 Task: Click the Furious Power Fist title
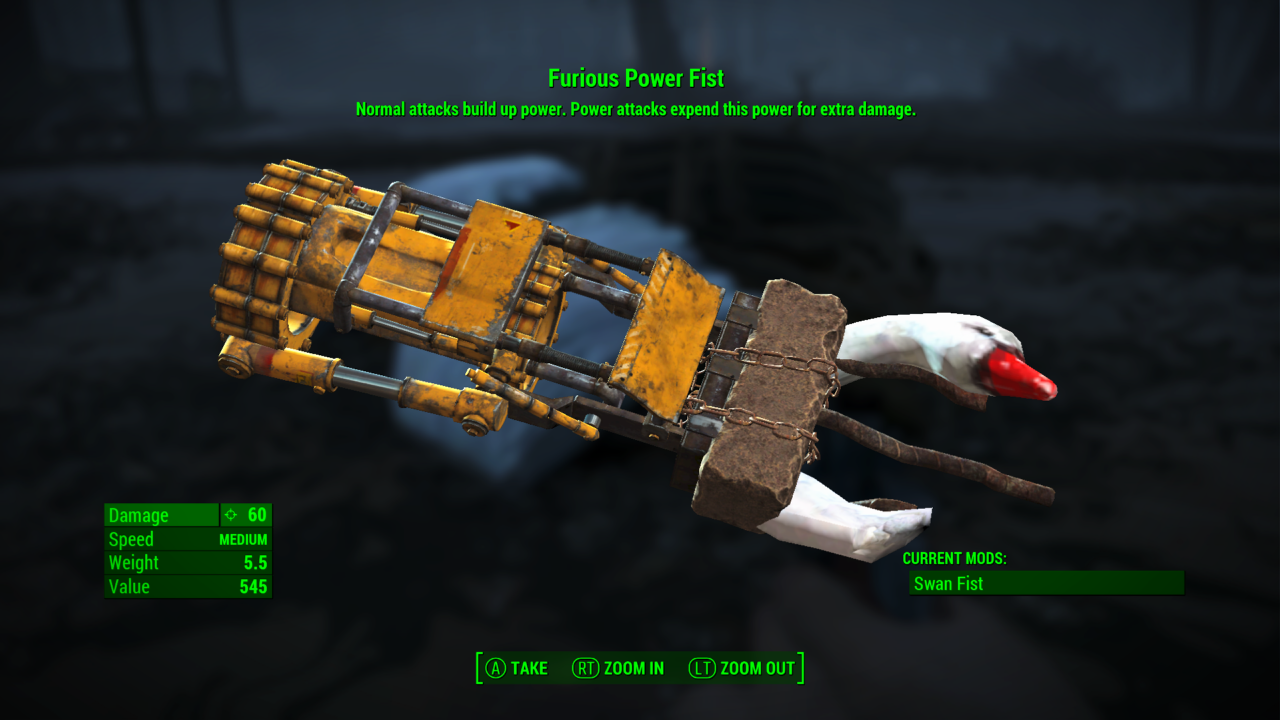click(x=637, y=78)
